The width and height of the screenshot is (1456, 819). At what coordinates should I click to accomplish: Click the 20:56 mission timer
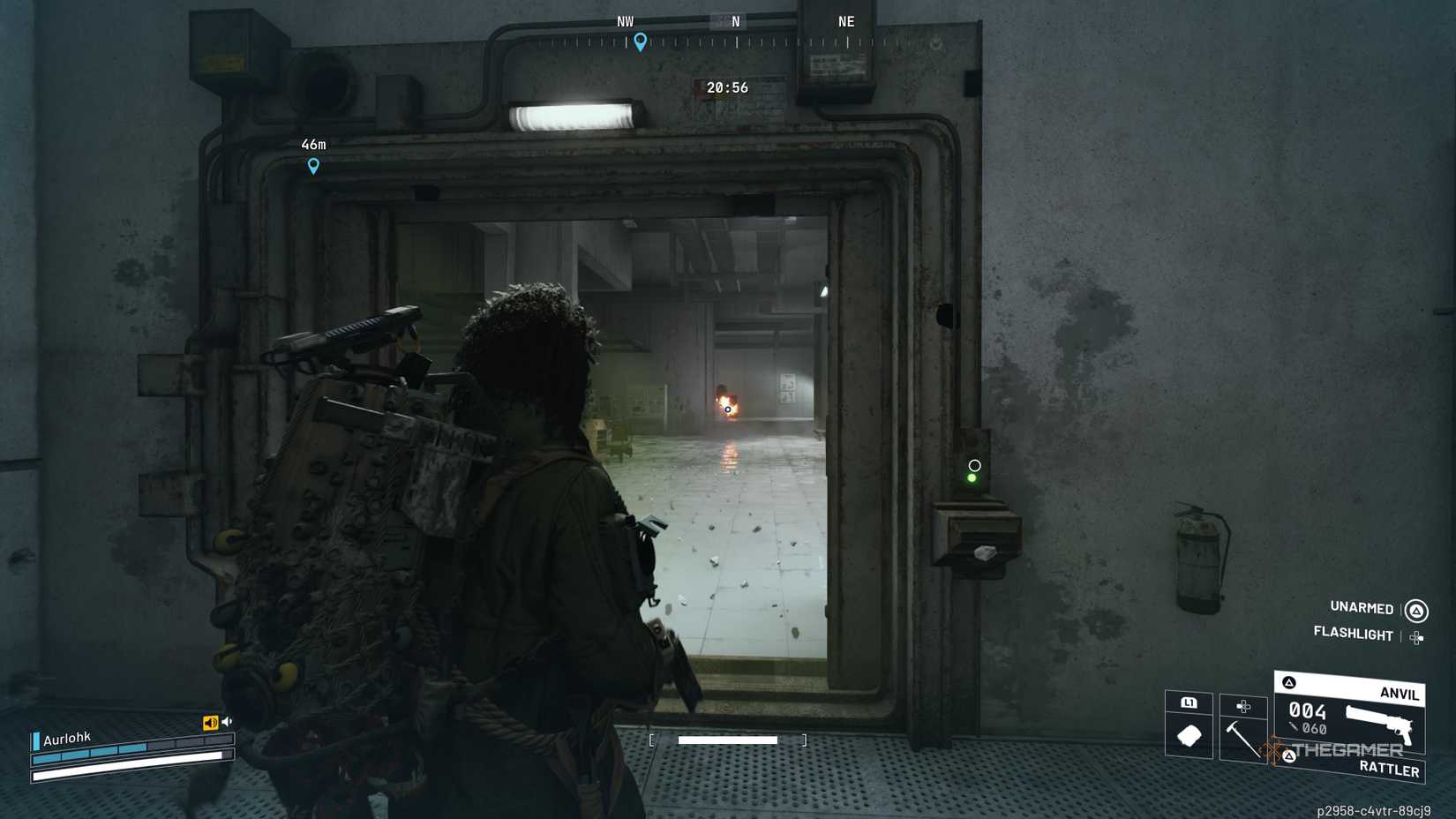(x=725, y=87)
